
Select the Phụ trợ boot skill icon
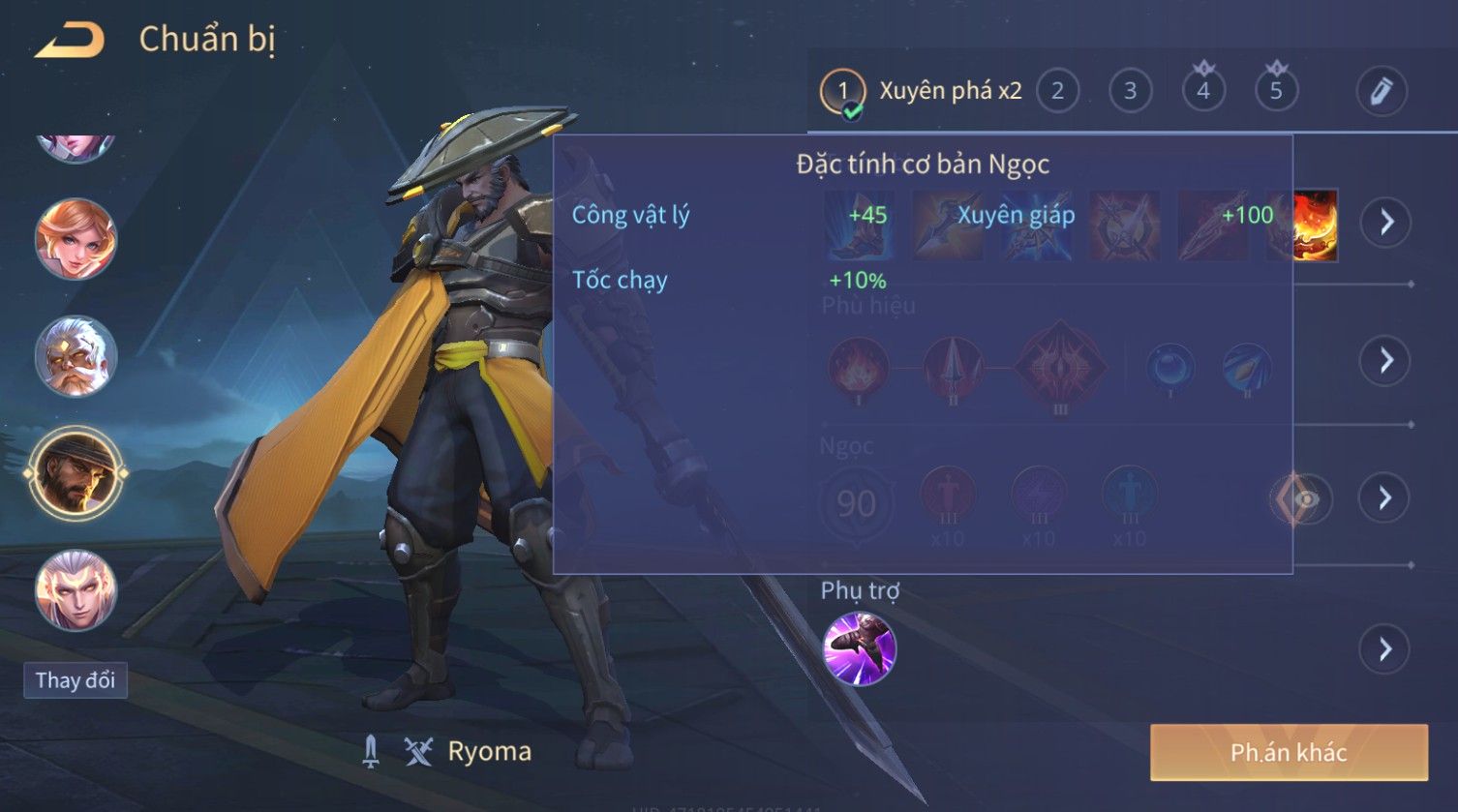click(x=859, y=648)
